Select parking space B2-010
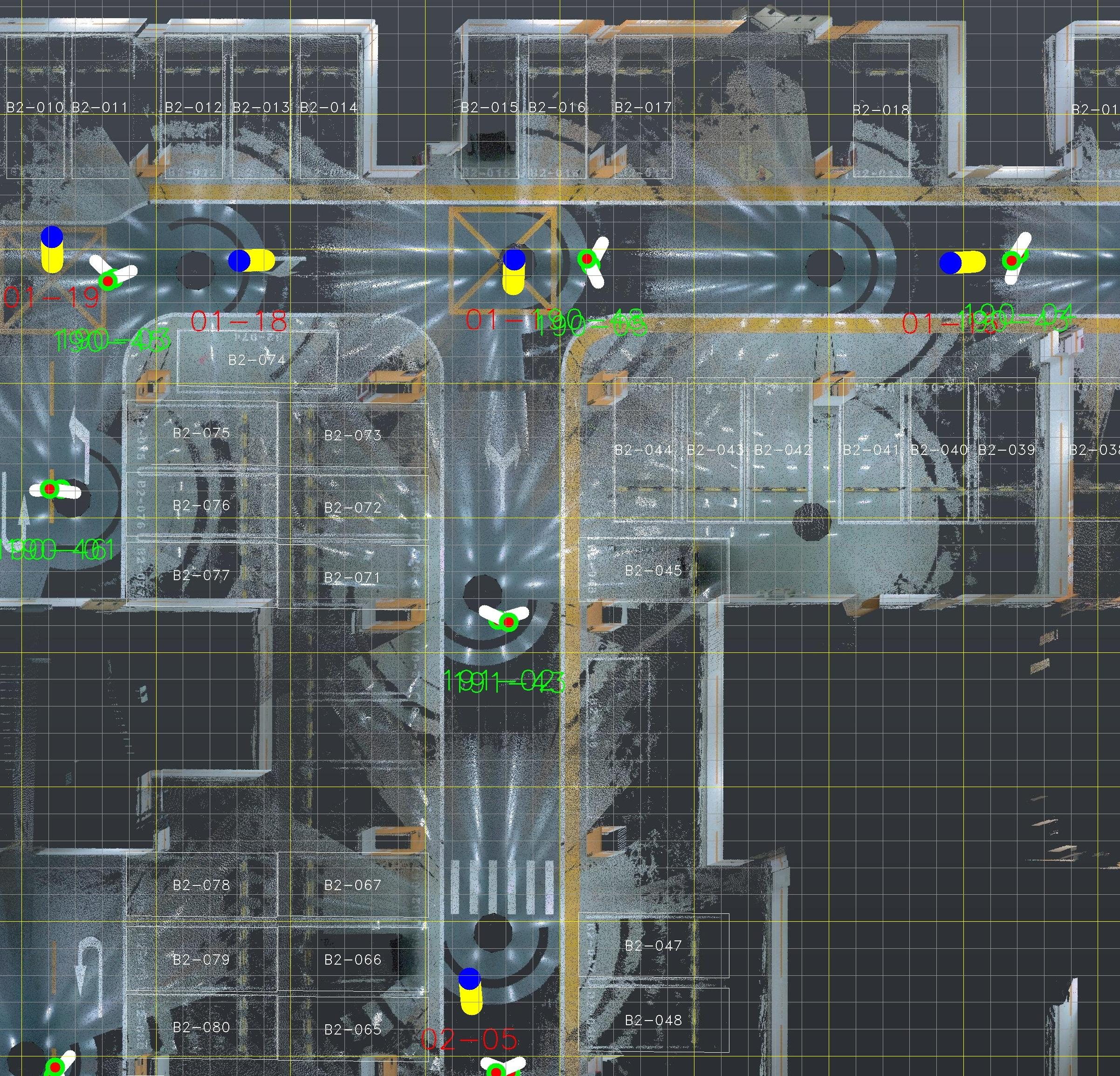The height and width of the screenshot is (1076, 1120). click(35, 108)
